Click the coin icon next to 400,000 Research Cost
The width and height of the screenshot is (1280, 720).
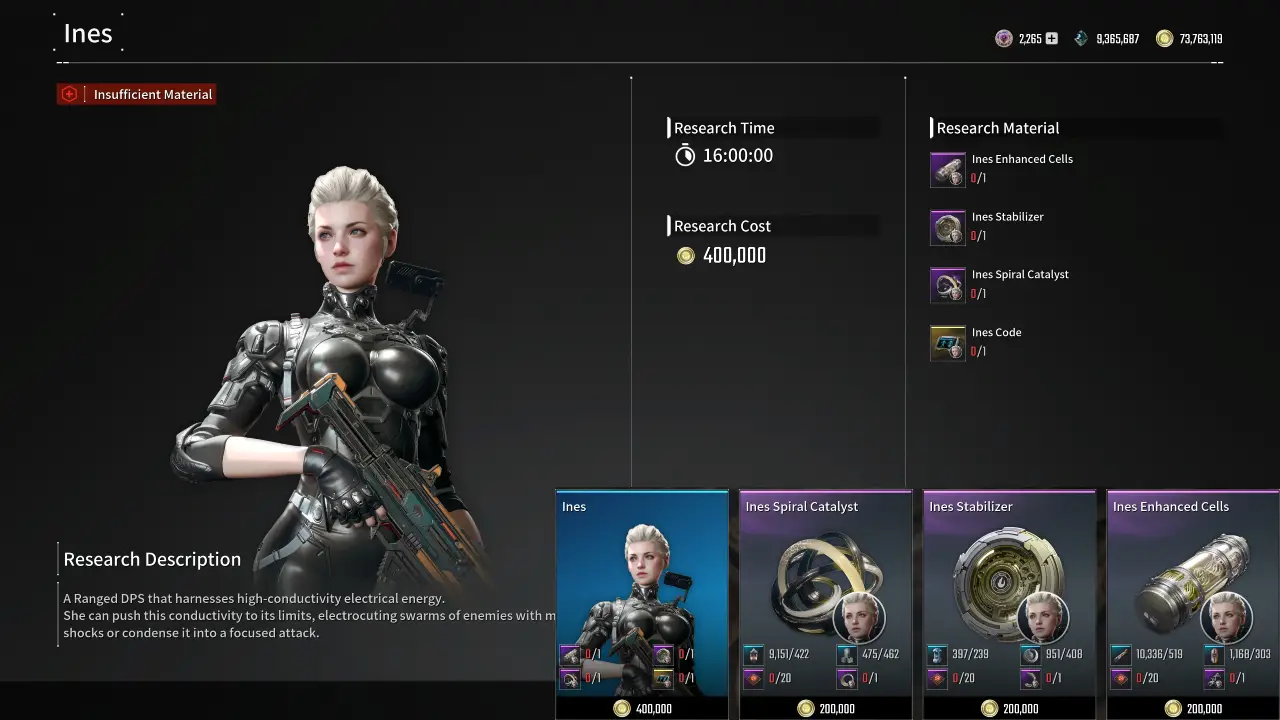[685, 255]
